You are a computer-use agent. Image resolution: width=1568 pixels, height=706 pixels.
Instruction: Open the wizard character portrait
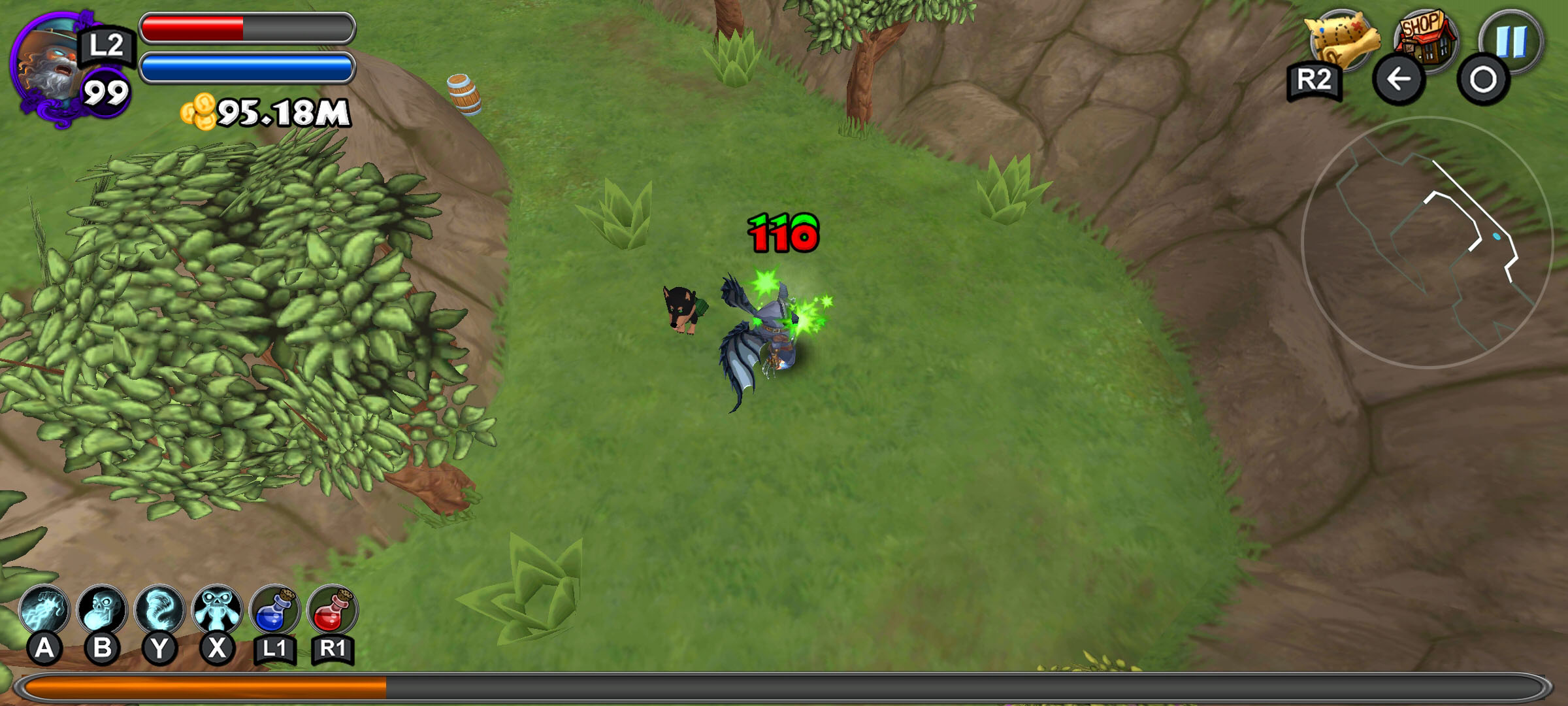point(49,65)
